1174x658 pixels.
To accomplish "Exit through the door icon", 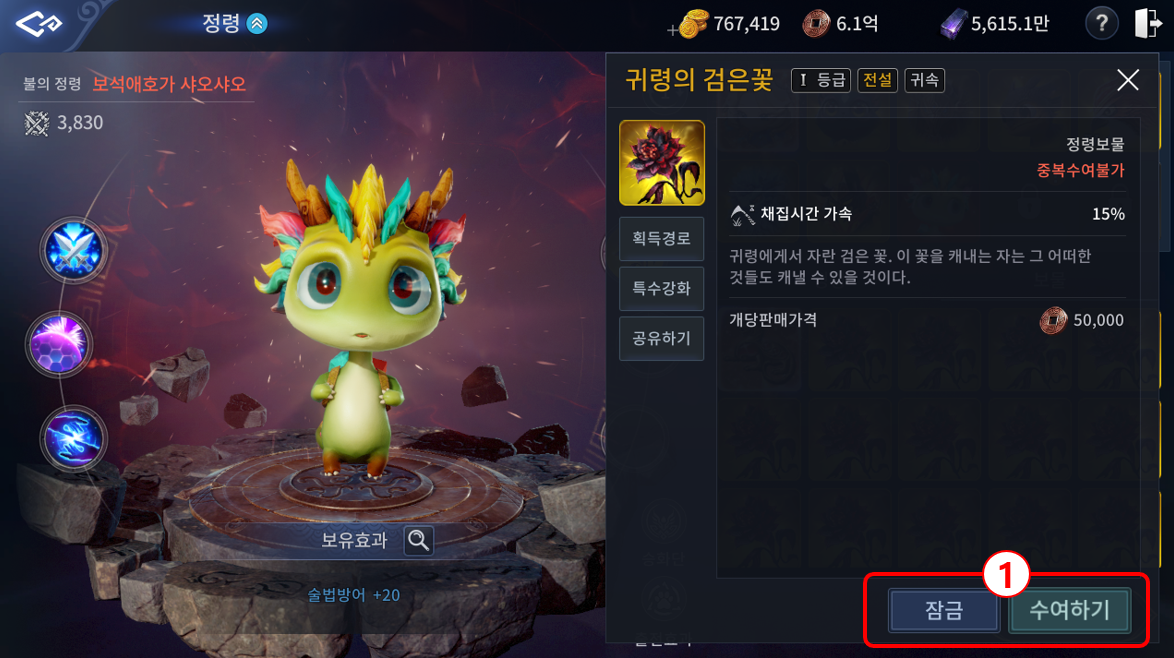I will 1148,23.
